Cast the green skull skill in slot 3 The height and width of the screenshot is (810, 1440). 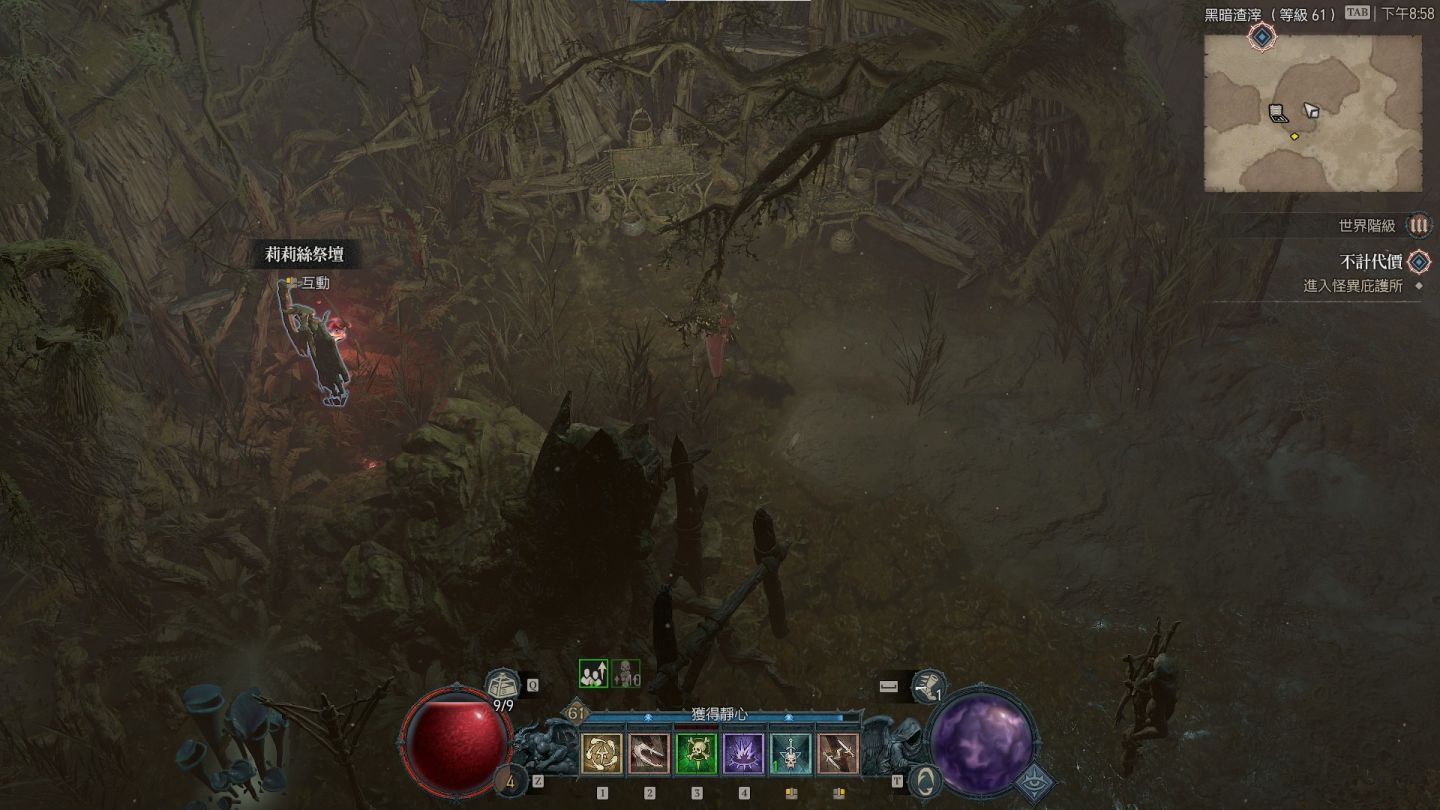coord(696,754)
